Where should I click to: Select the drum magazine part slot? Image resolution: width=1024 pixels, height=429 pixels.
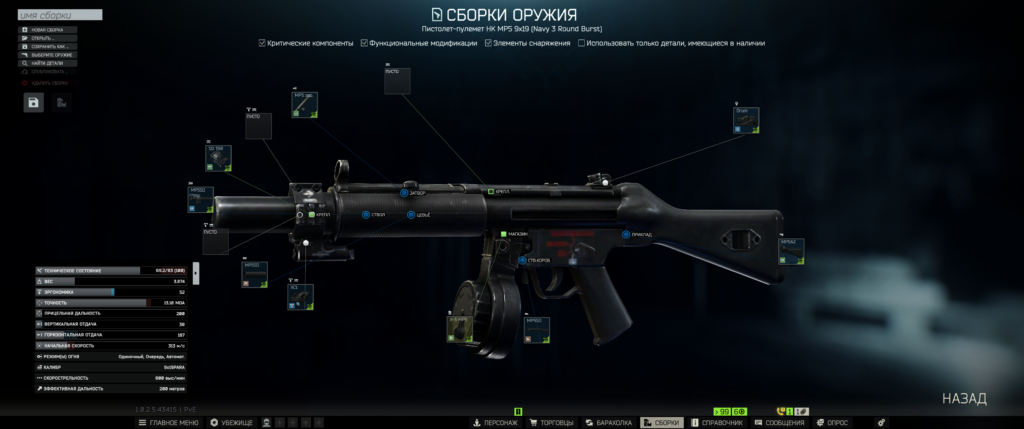[x=459, y=328]
